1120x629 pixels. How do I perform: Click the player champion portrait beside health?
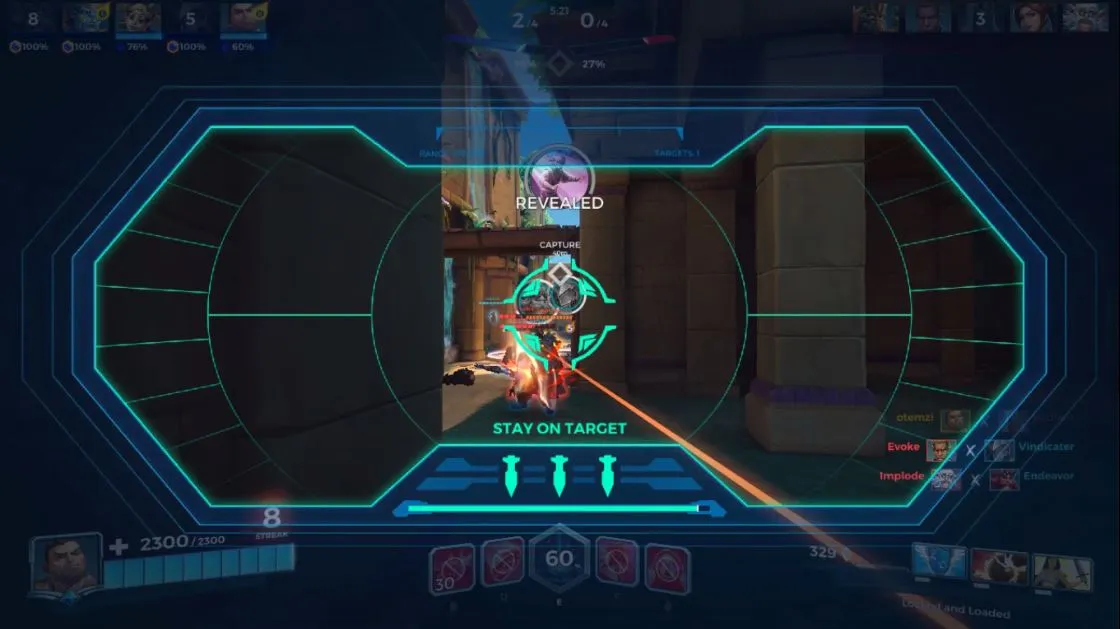coord(66,563)
